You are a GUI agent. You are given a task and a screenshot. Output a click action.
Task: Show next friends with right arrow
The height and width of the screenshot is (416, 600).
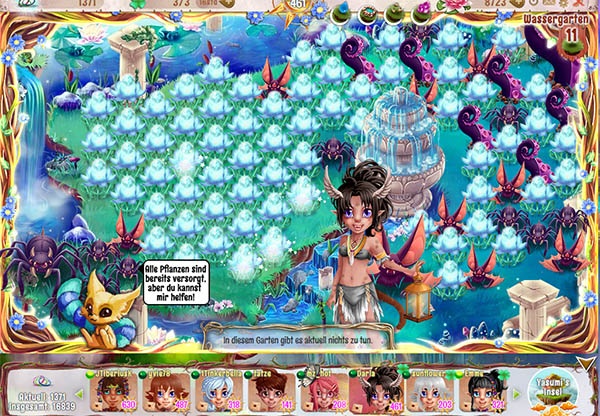(x=514, y=393)
